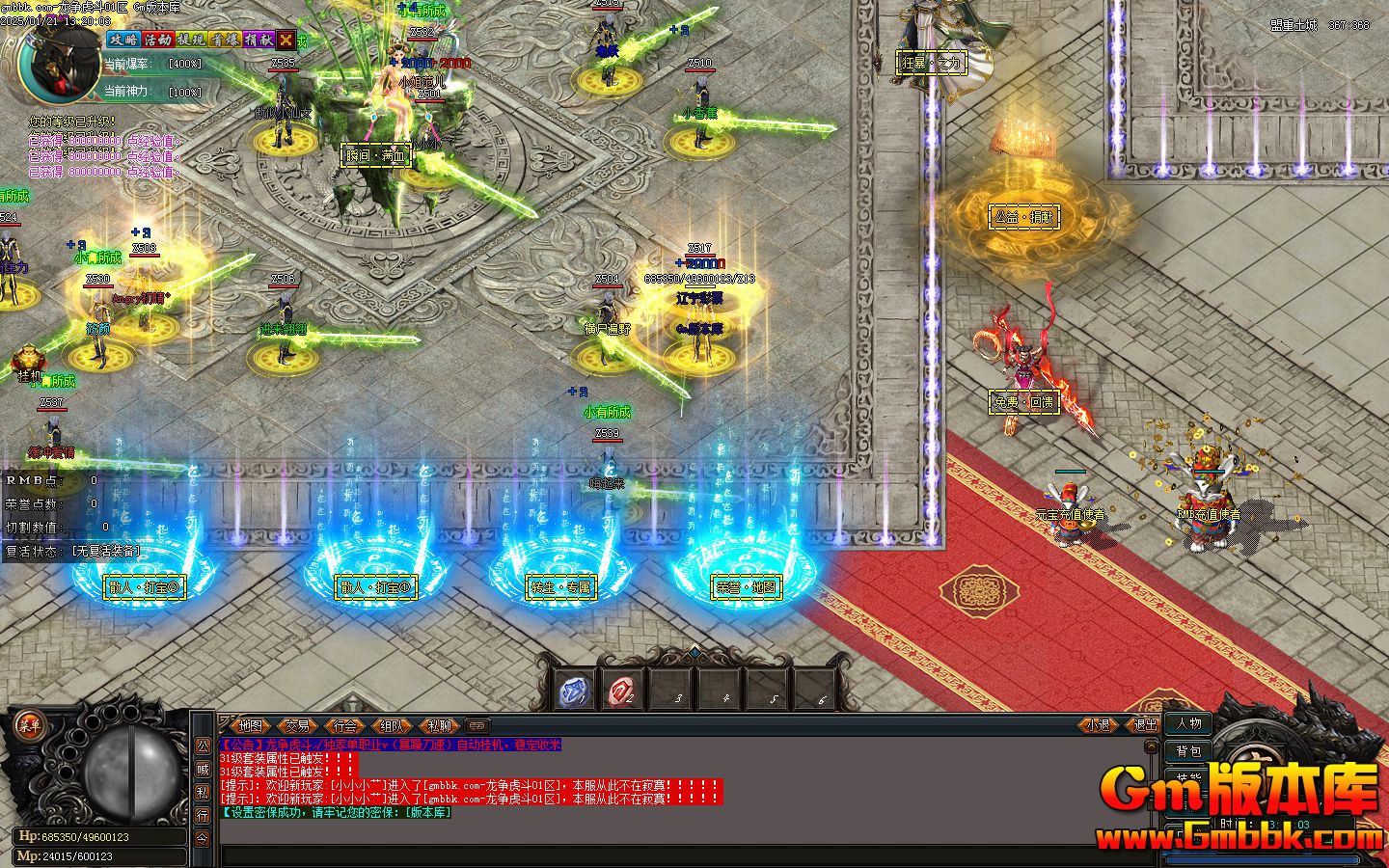1389x868 pixels.
Task: Click the diamond expander above the skill hotbar
Action: click(694, 652)
